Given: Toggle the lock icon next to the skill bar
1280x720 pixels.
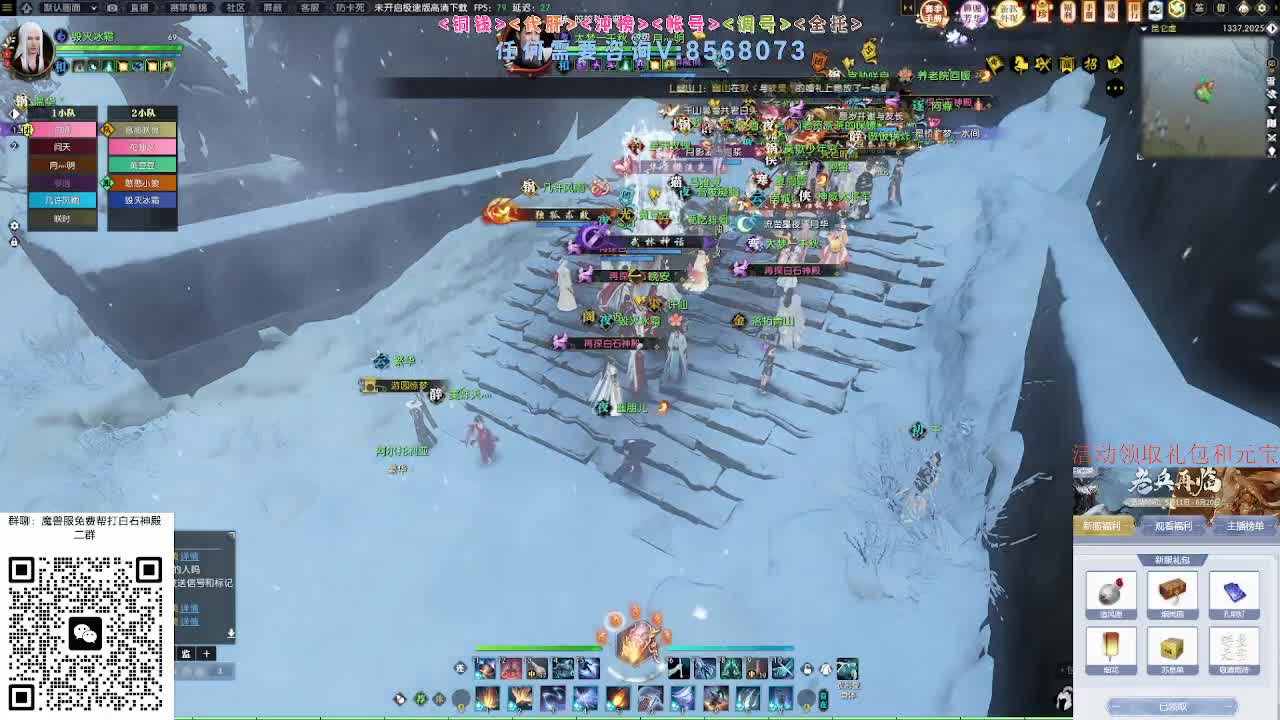Looking at the screenshot, I should [x=806, y=670].
